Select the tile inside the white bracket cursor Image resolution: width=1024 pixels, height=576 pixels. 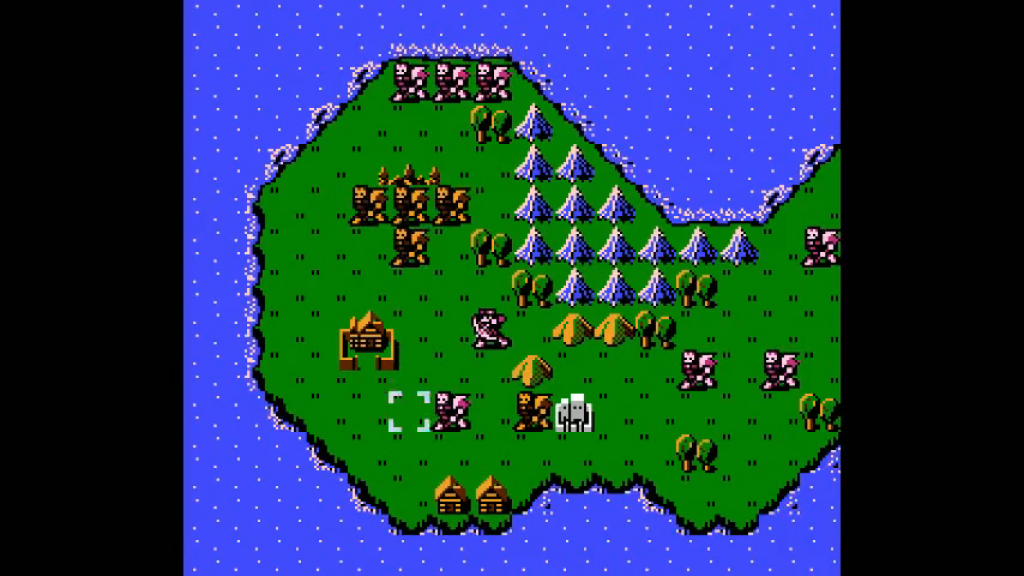409,411
